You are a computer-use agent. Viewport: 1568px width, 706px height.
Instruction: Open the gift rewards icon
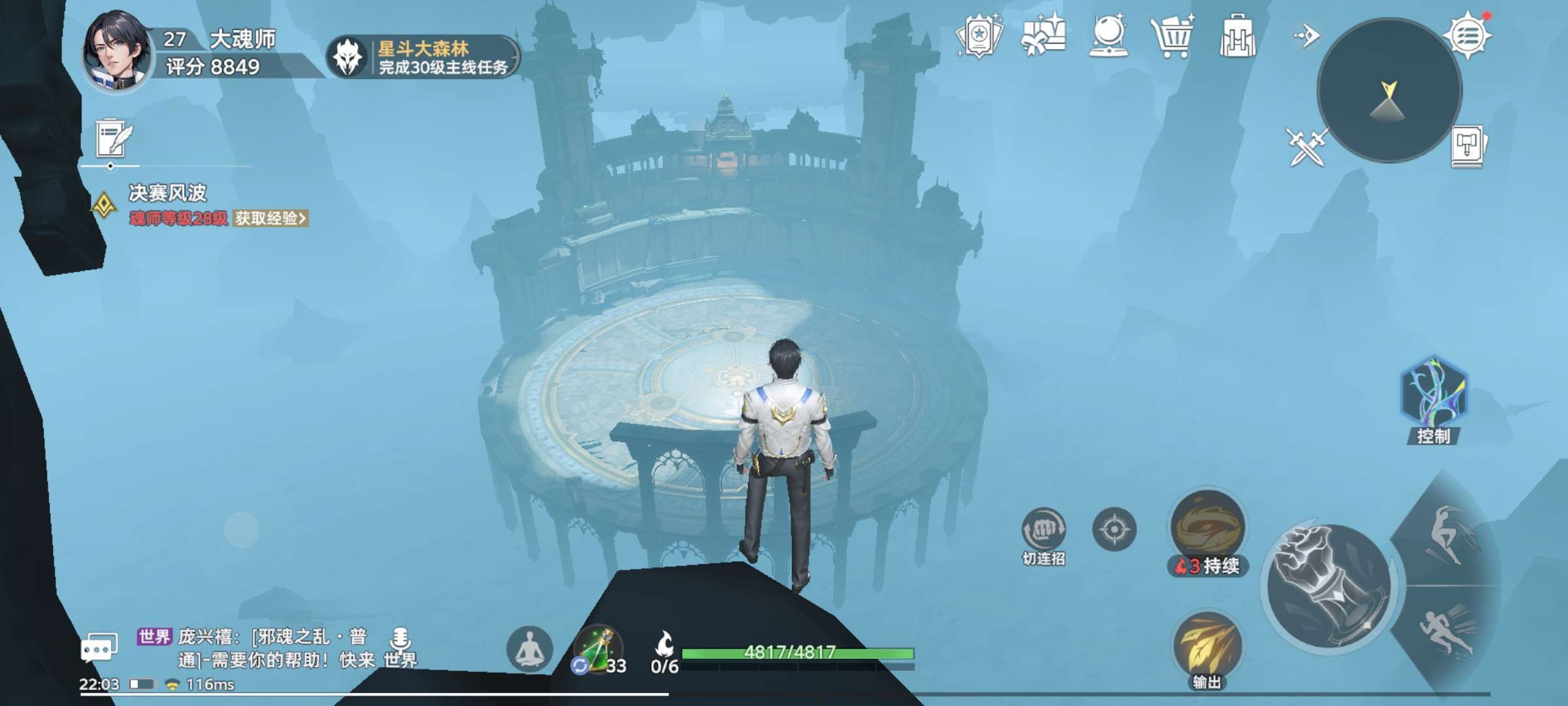1043,36
